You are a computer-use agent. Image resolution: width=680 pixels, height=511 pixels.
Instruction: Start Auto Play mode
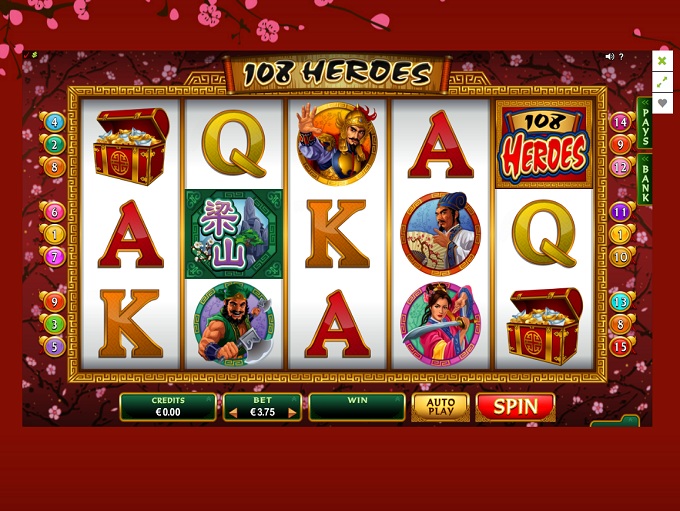(440, 407)
